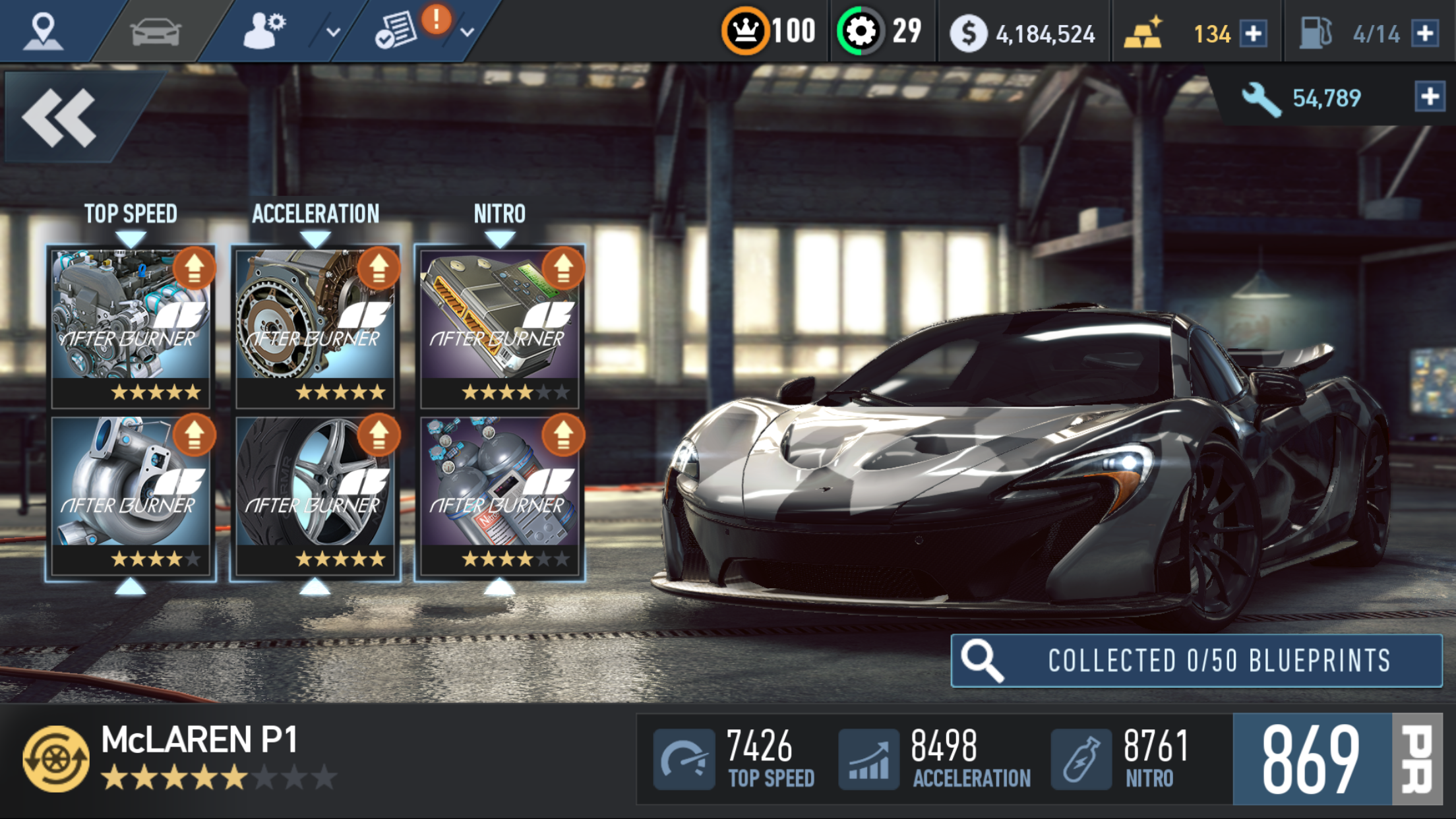Switch to the car garage tab
Screen dimensions: 1456x819
156,32
